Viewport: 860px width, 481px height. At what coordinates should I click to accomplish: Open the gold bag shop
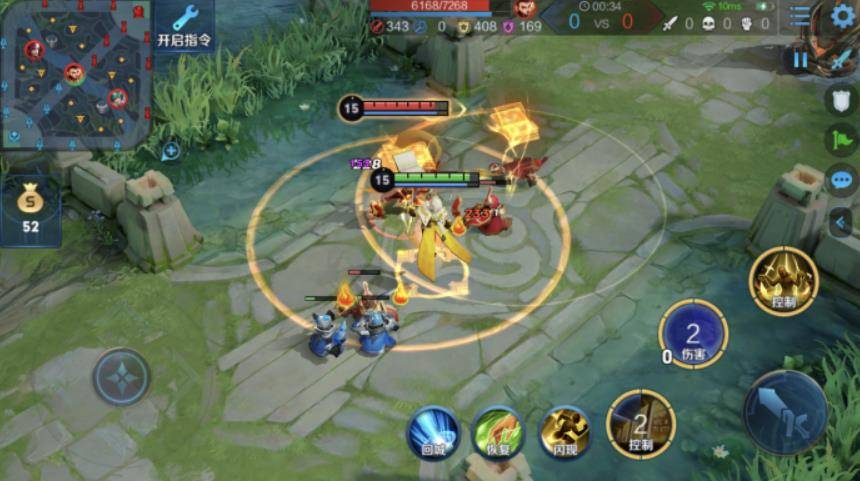click(30, 210)
